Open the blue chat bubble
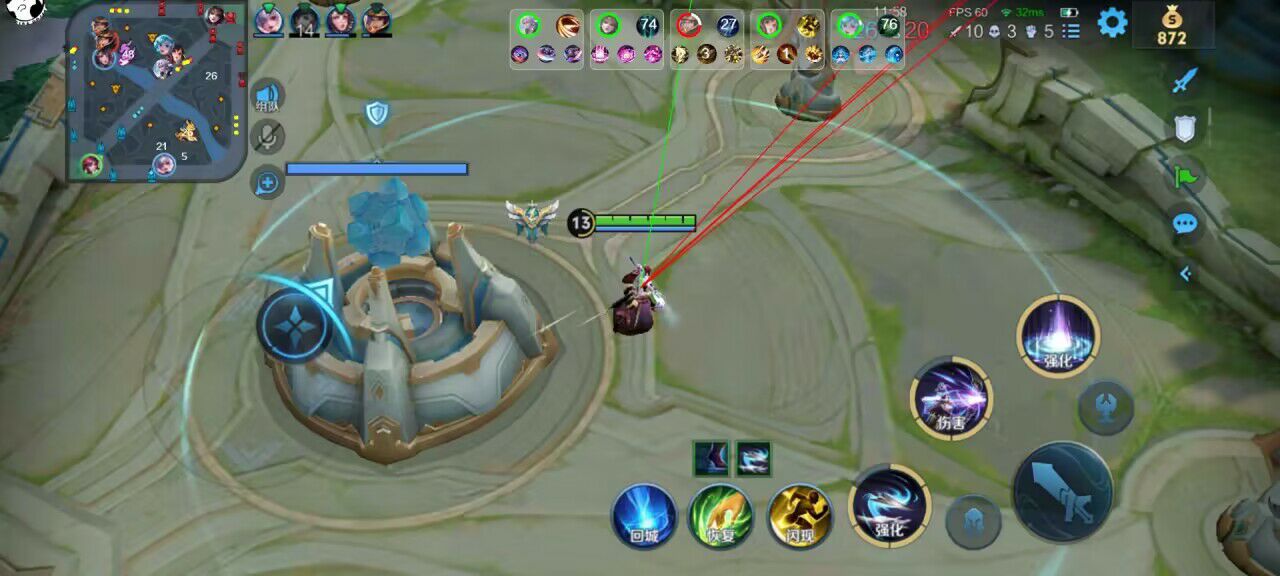Screen dimensions: 1280x576 [1185, 224]
